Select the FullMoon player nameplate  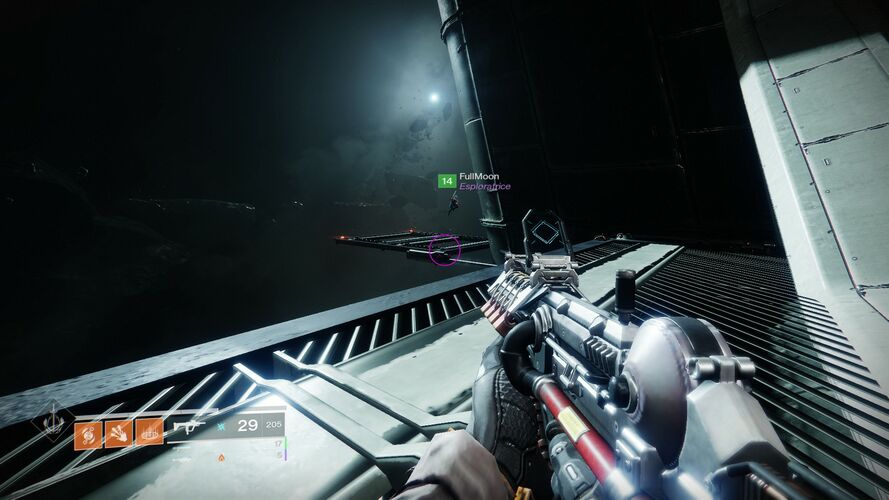479,176
